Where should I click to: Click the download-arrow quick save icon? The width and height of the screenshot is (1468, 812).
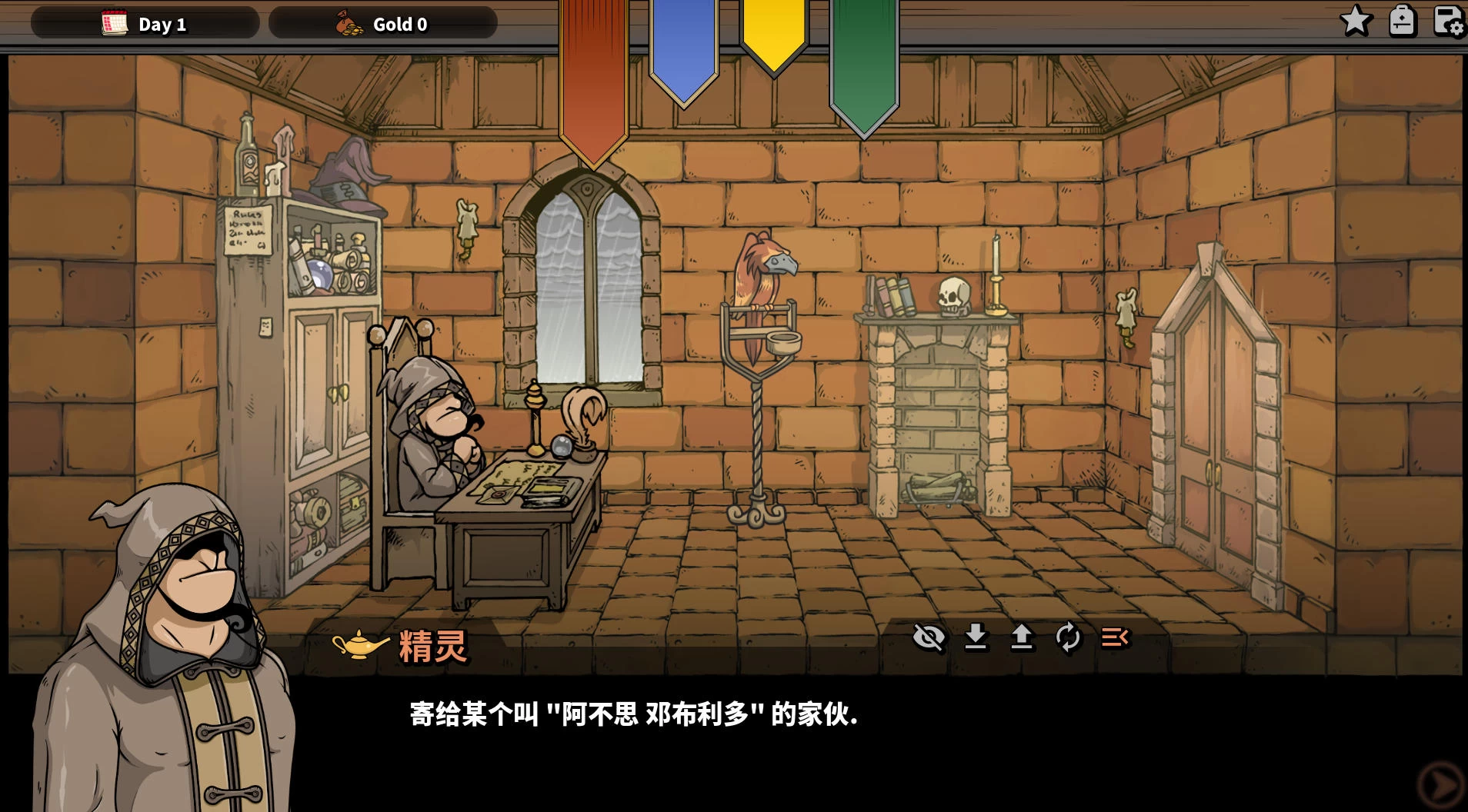coord(976,637)
